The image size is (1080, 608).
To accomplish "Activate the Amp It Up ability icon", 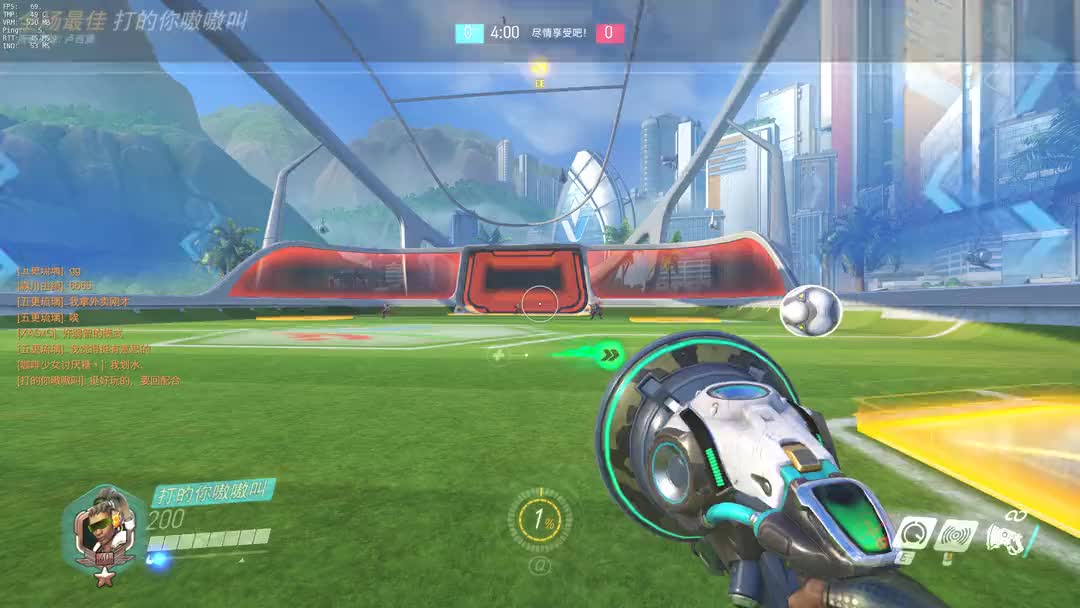I will pos(916,535).
